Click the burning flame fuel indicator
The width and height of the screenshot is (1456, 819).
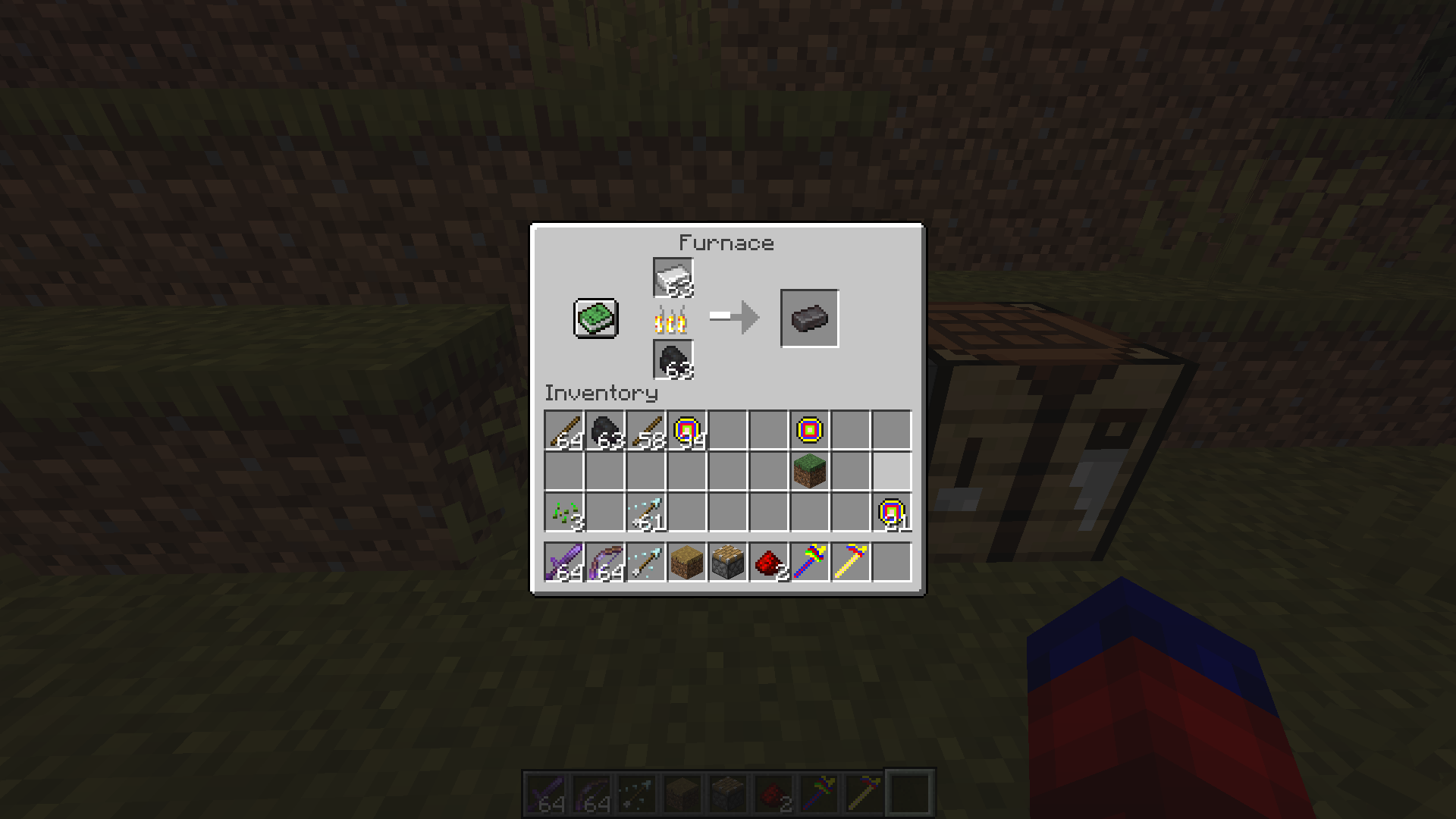click(x=670, y=320)
